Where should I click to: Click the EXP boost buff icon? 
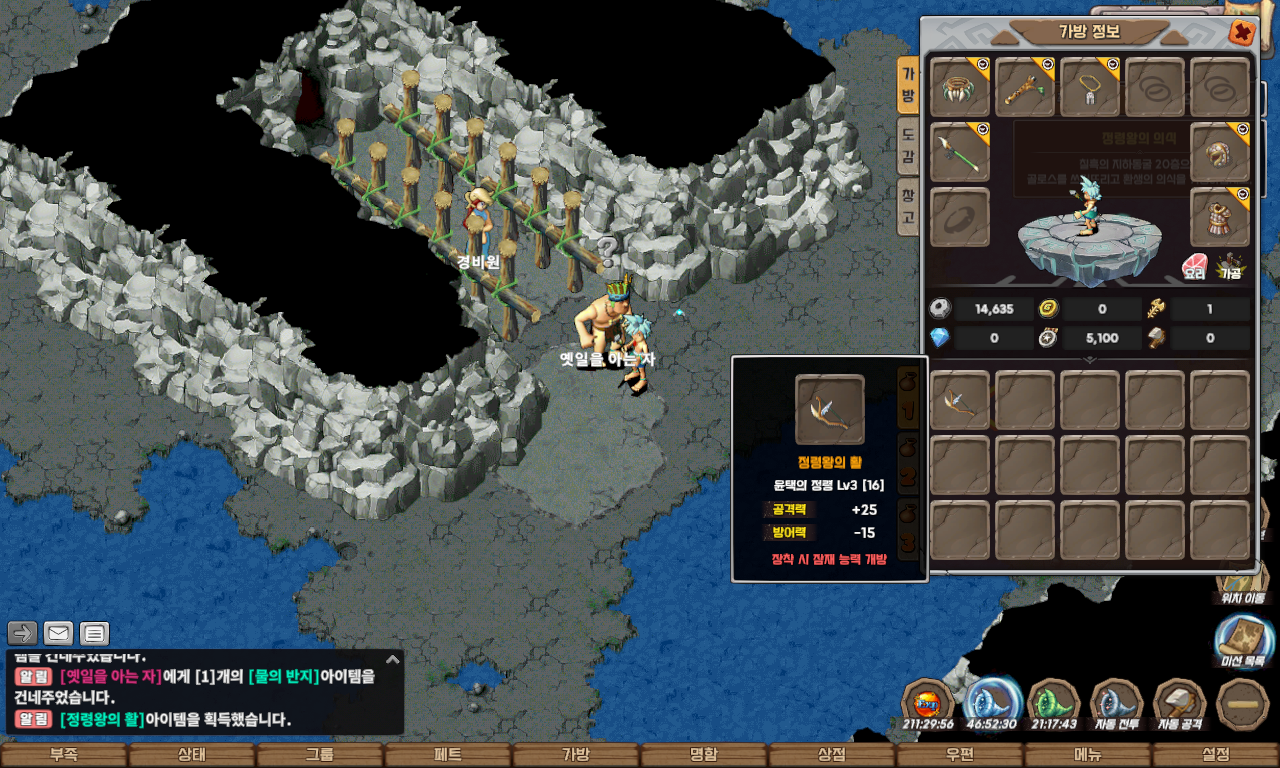pos(927,704)
